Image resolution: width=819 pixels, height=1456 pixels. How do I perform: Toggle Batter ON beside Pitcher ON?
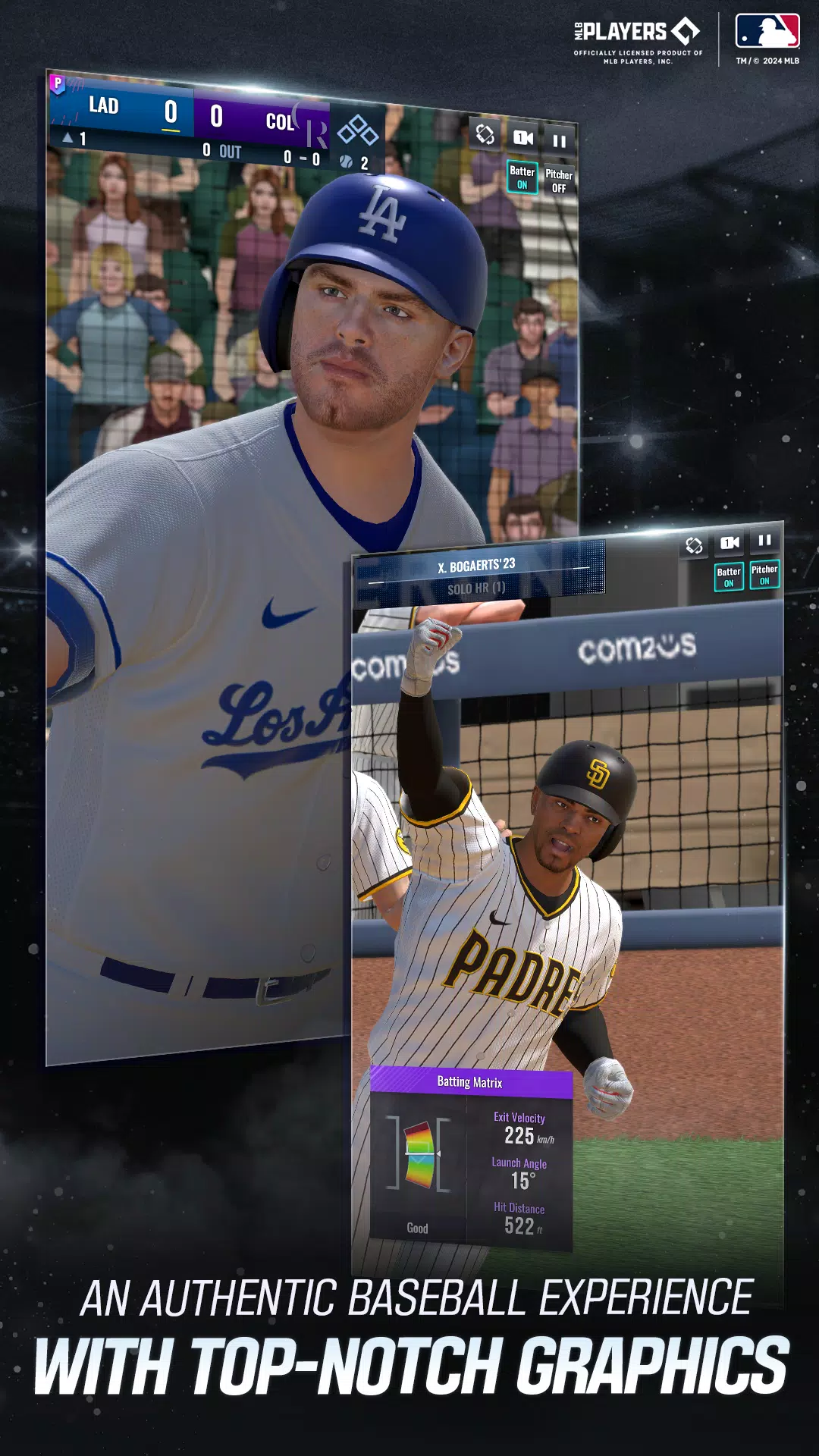click(729, 577)
